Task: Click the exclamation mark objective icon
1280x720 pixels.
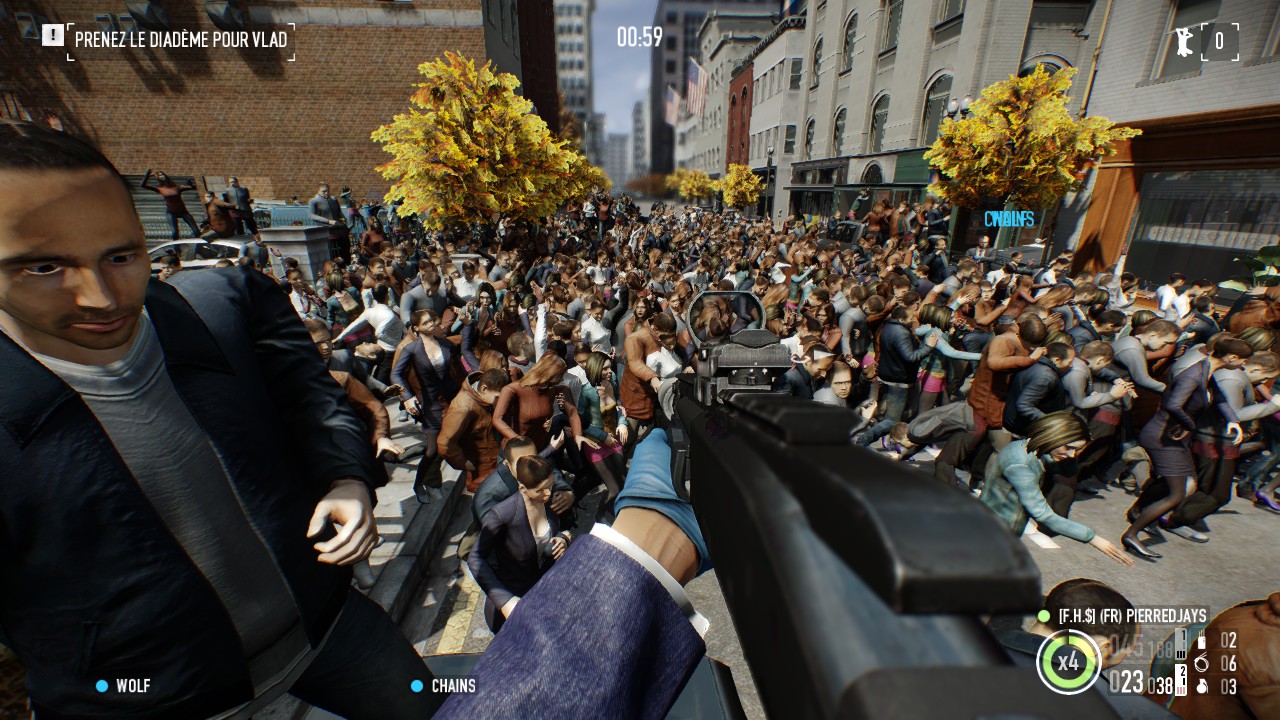Action: 53,36
